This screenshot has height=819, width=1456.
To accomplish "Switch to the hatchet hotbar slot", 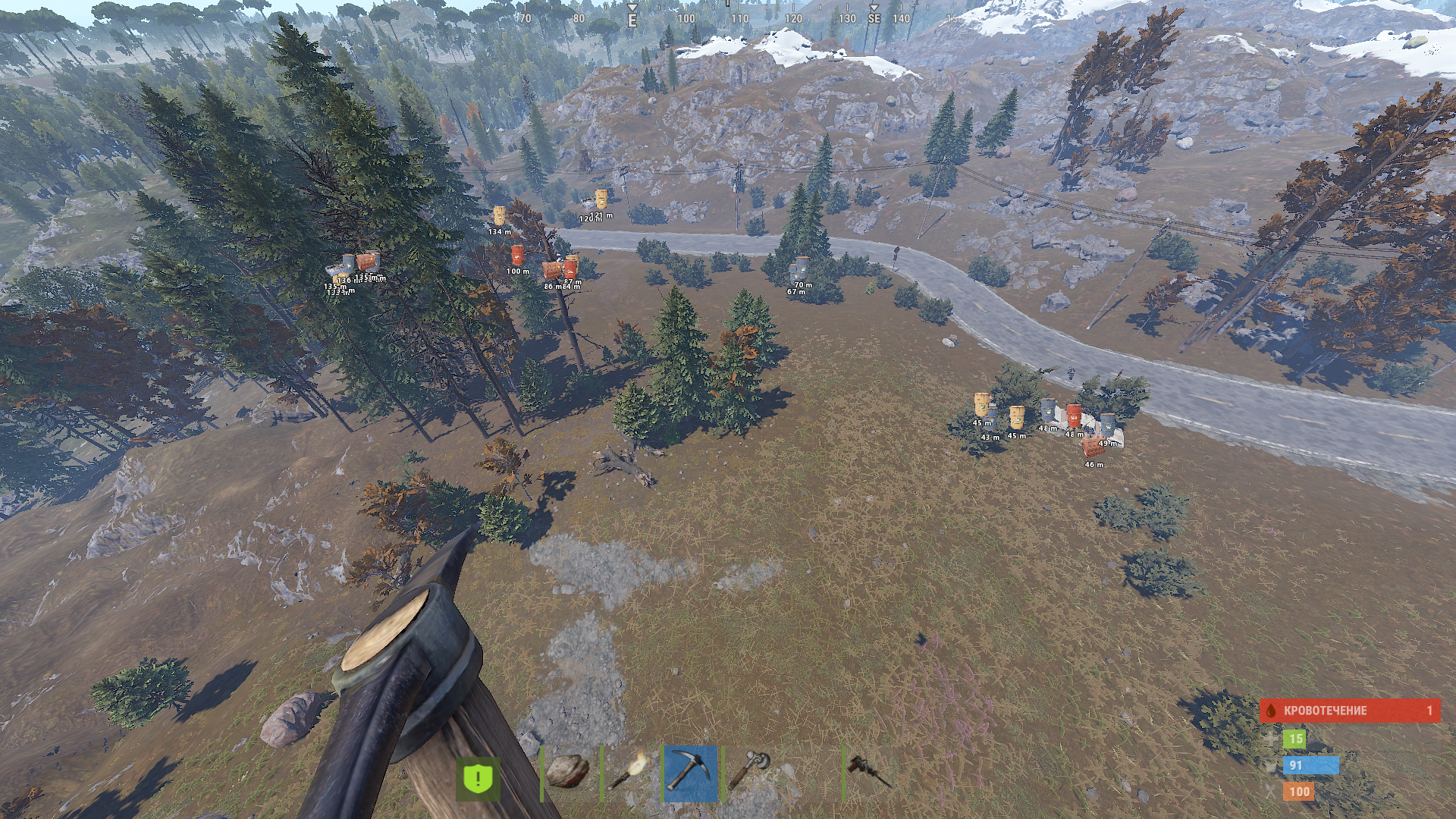I will tap(751, 772).
